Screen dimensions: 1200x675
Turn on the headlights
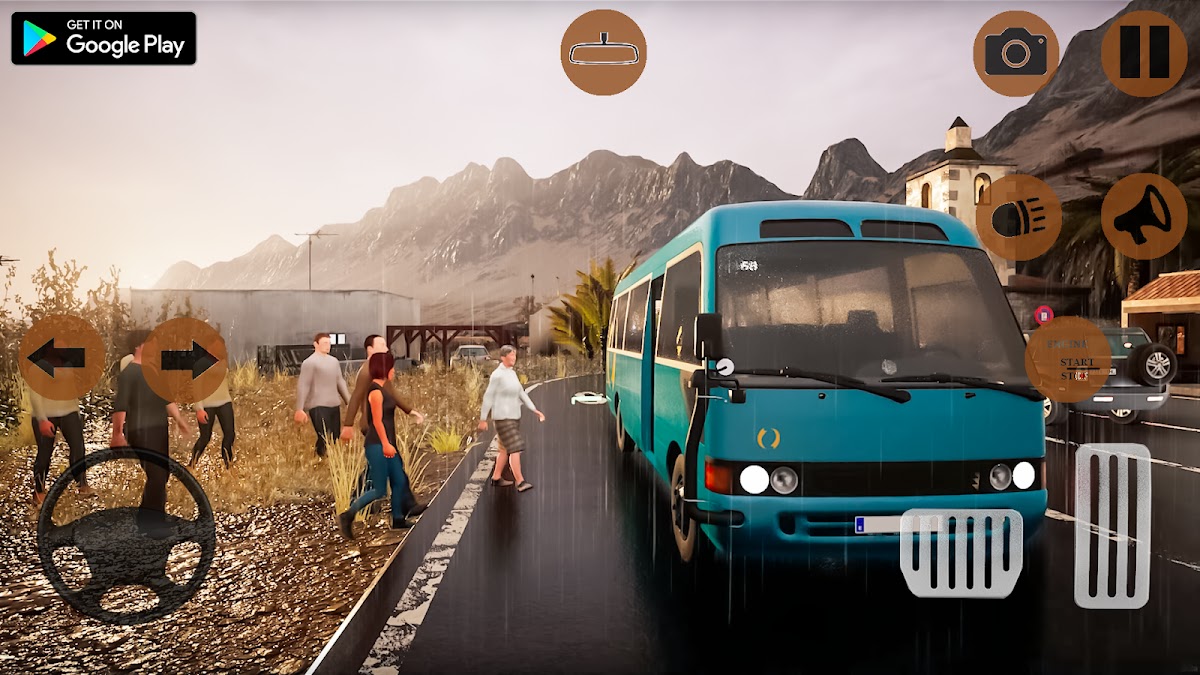click(x=1018, y=217)
